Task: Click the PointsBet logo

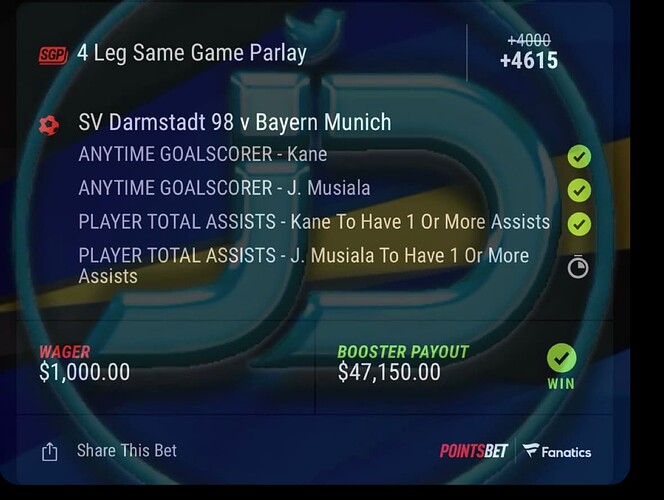Action: [x=474, y=451]
